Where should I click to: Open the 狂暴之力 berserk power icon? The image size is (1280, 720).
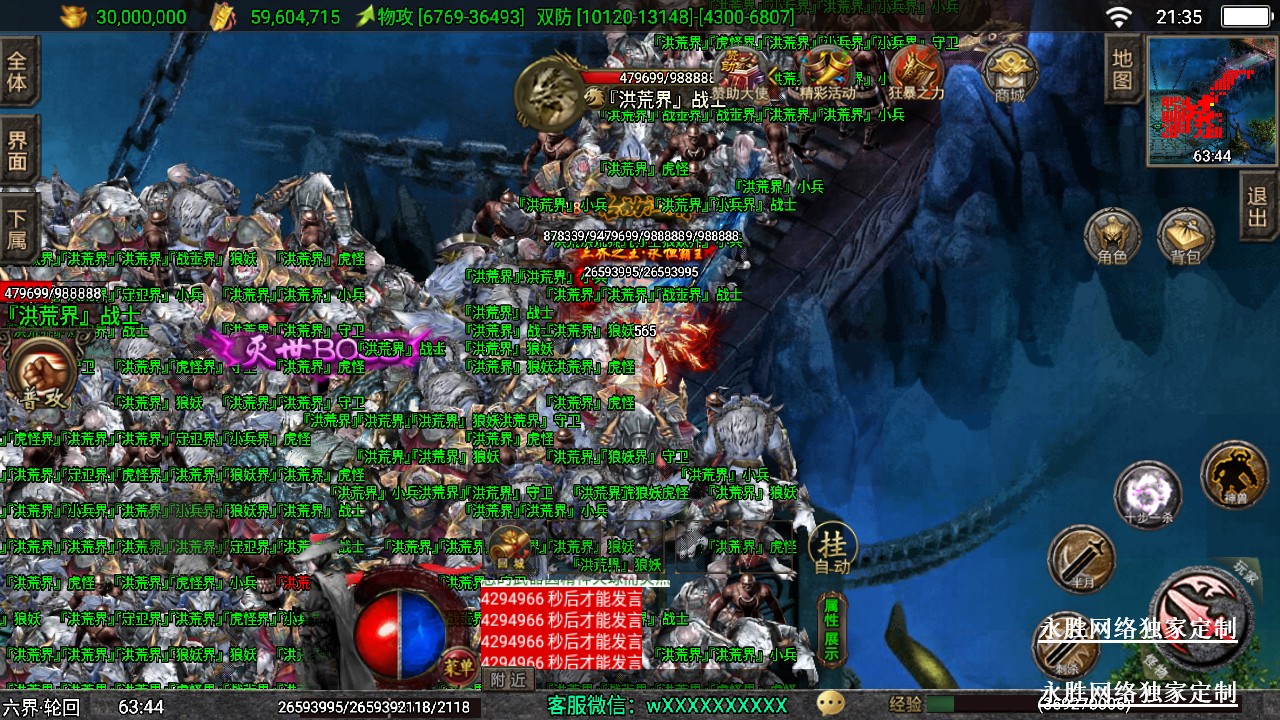point(916,72)
